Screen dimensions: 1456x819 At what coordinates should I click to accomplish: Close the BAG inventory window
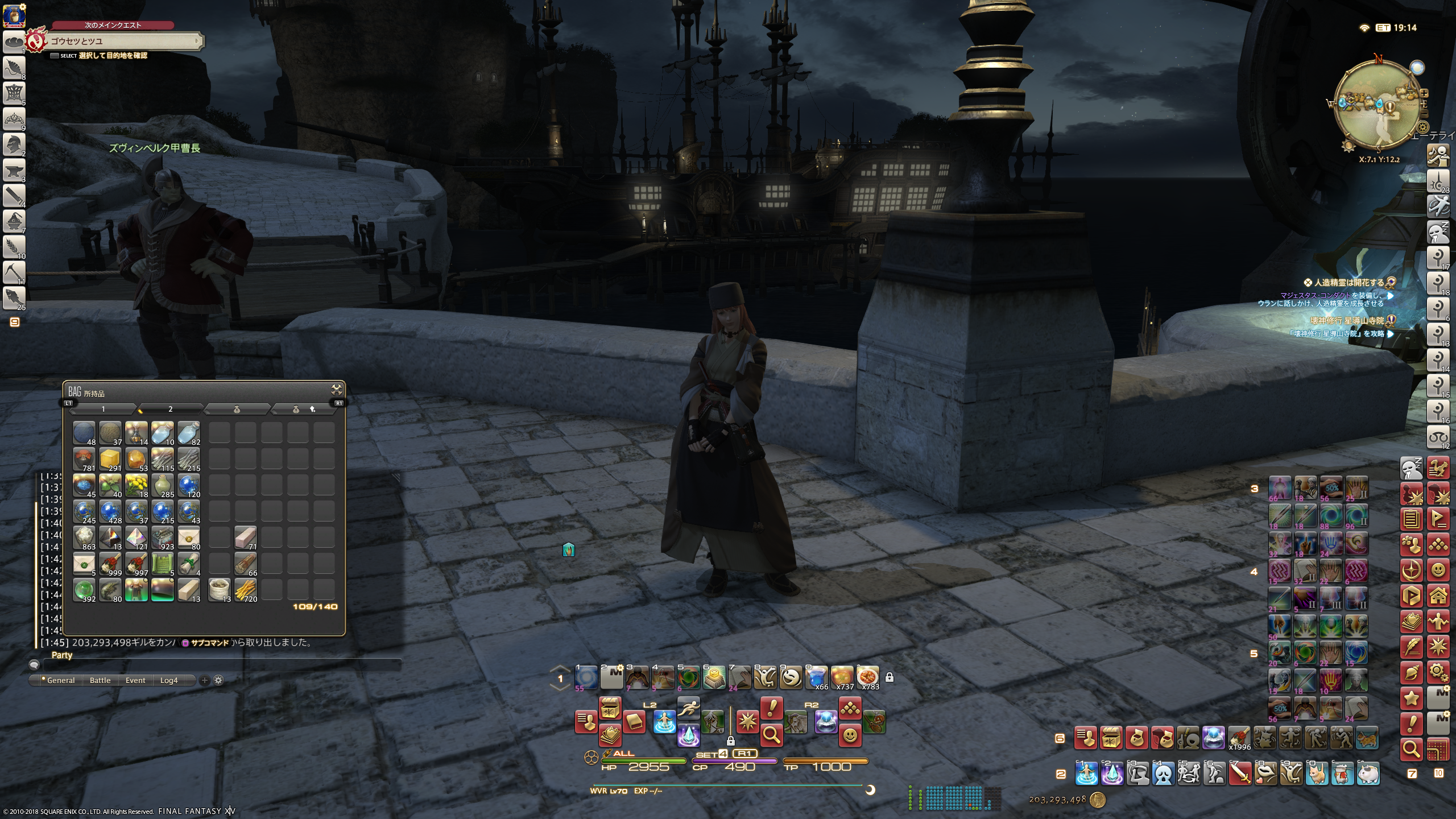[x=336, y=390]
